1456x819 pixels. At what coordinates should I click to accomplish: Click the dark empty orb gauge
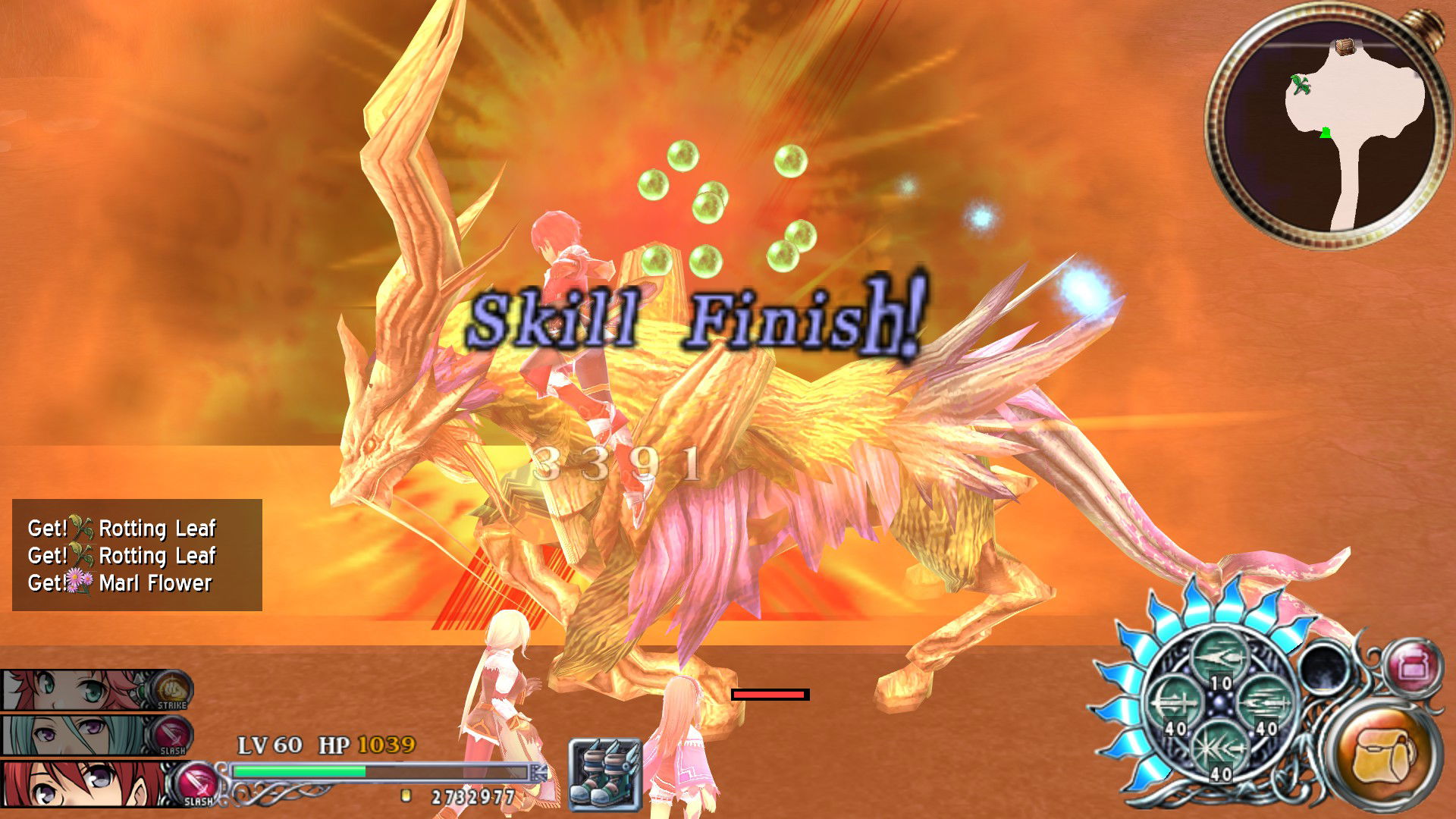(1324, 668)
